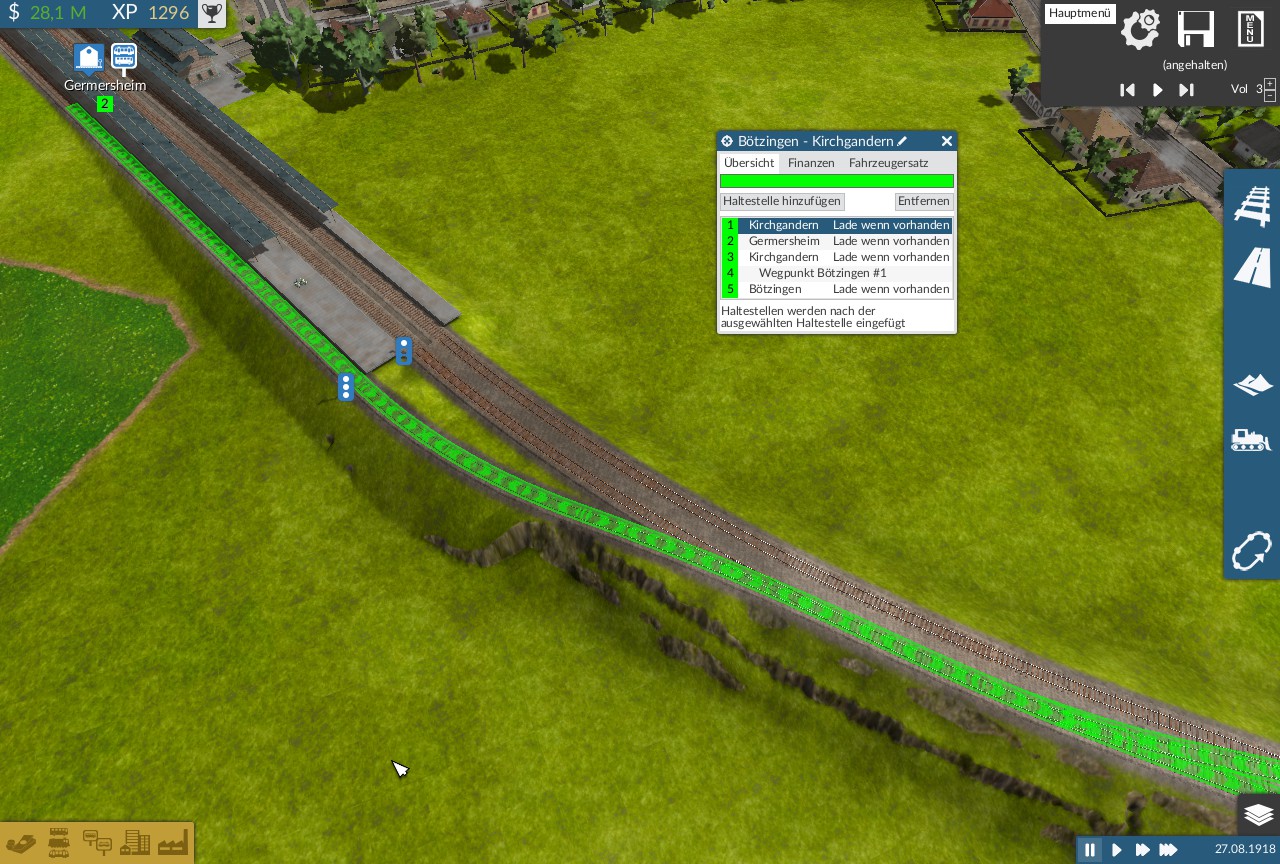The height and width of the screenshot is (864, 1280).
Task: Open the Hauptmenü via the MENU icon
Action: (1251, 29)
